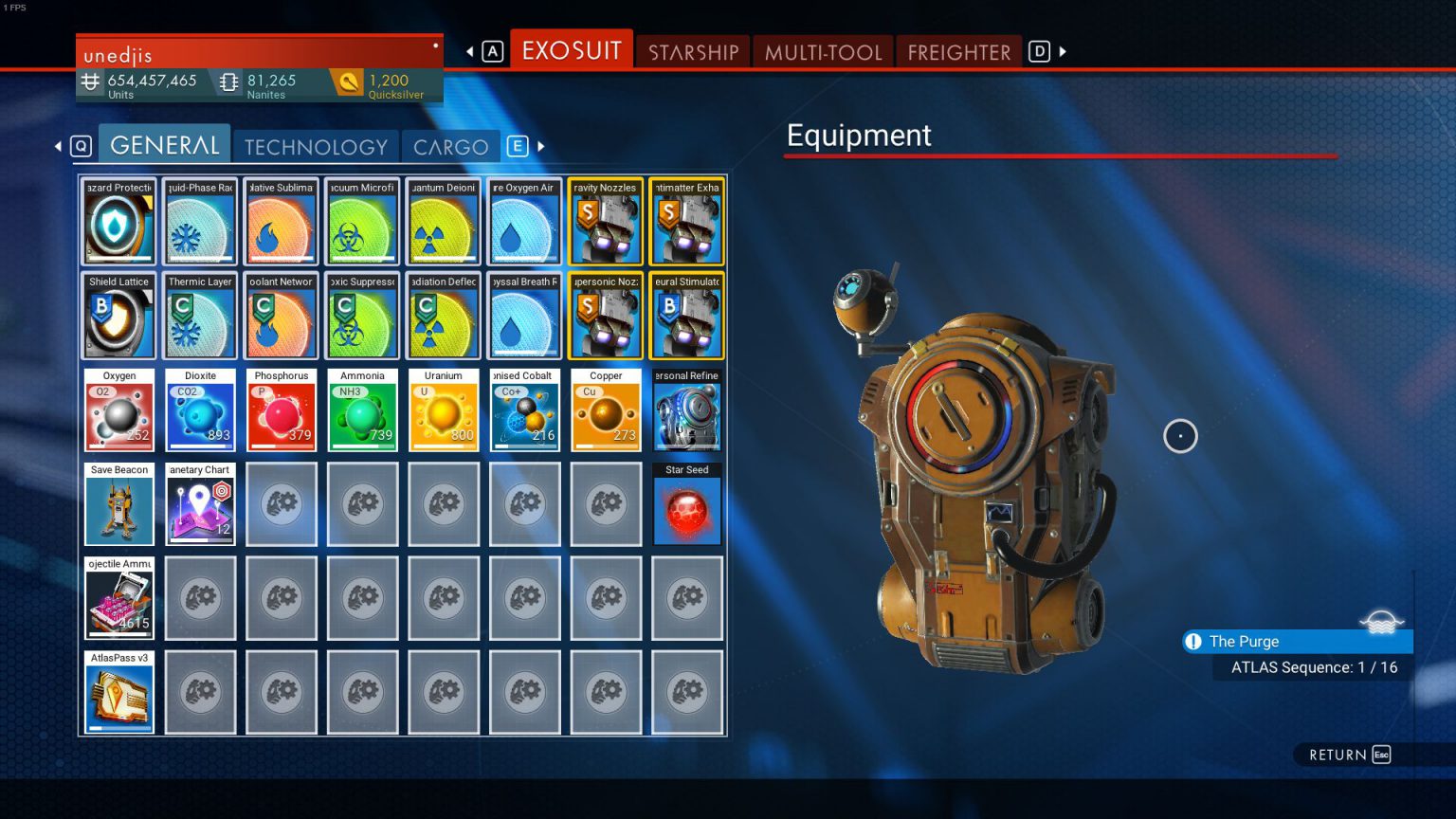1456x819 pixels.
Task: Click the arrow left of EXOSUIT
Action: click(x=467, y=51)
